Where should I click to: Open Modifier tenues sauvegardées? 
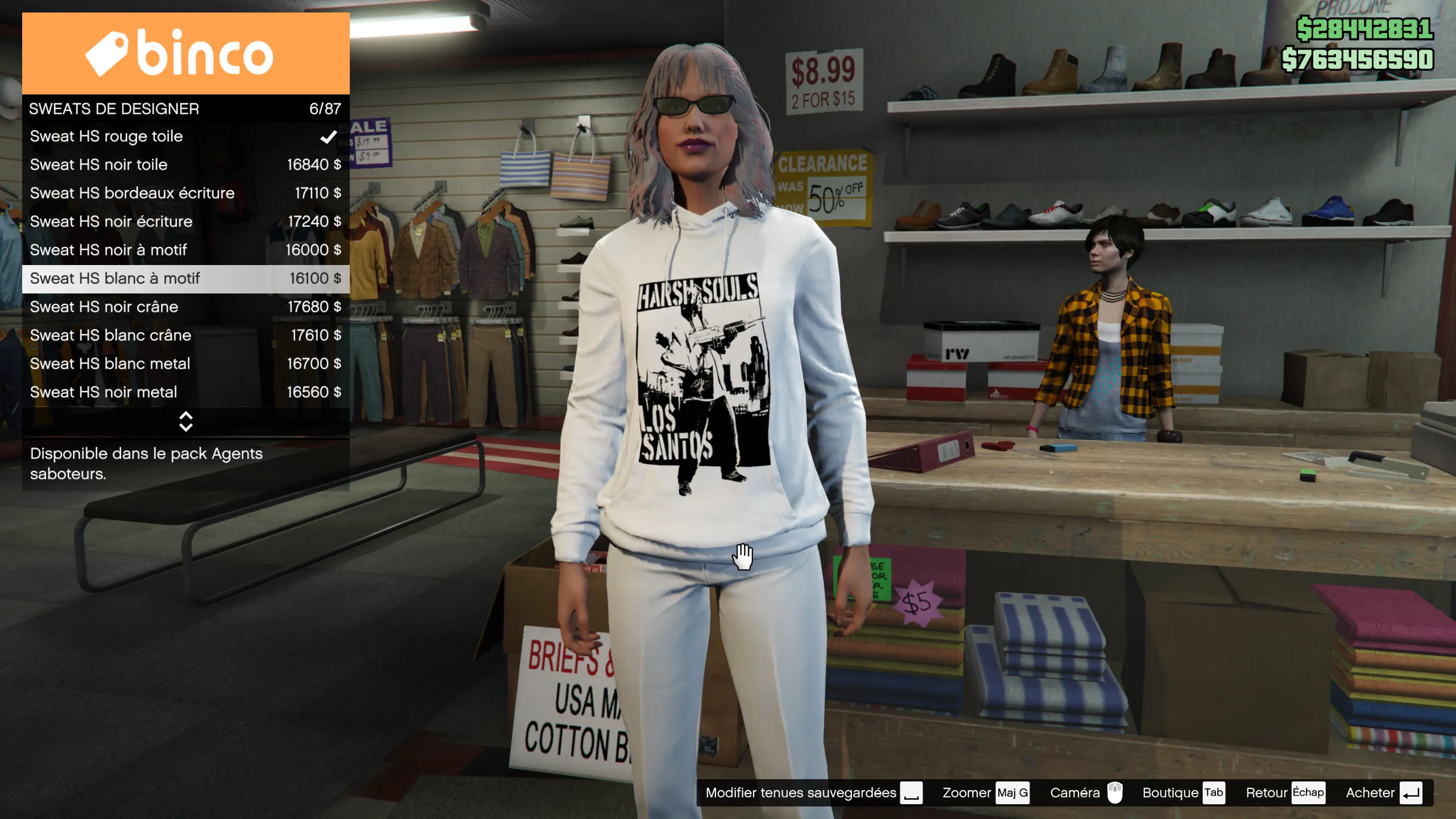tap(813, 793)
